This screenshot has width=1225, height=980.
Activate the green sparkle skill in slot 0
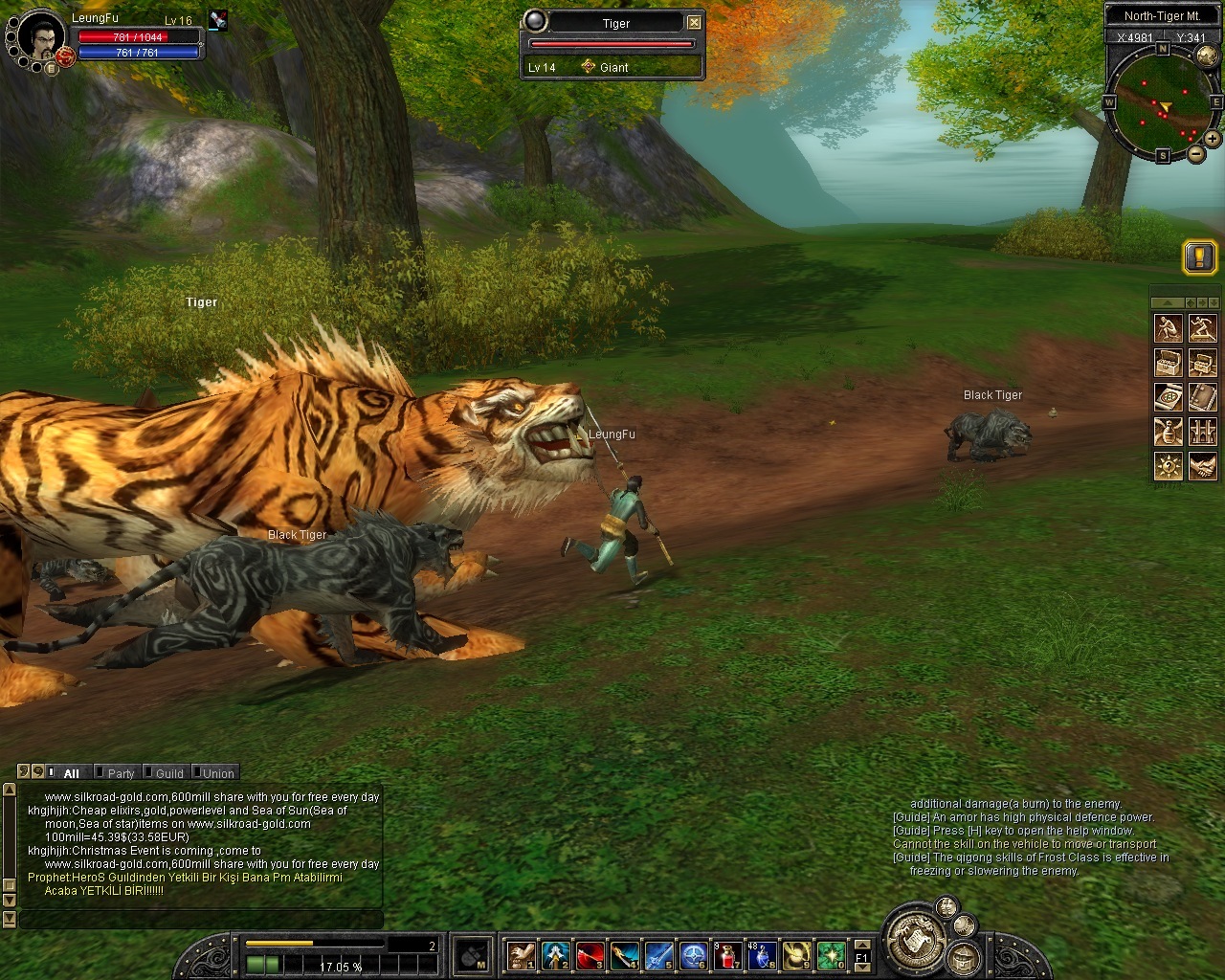(x=831, y=954)
